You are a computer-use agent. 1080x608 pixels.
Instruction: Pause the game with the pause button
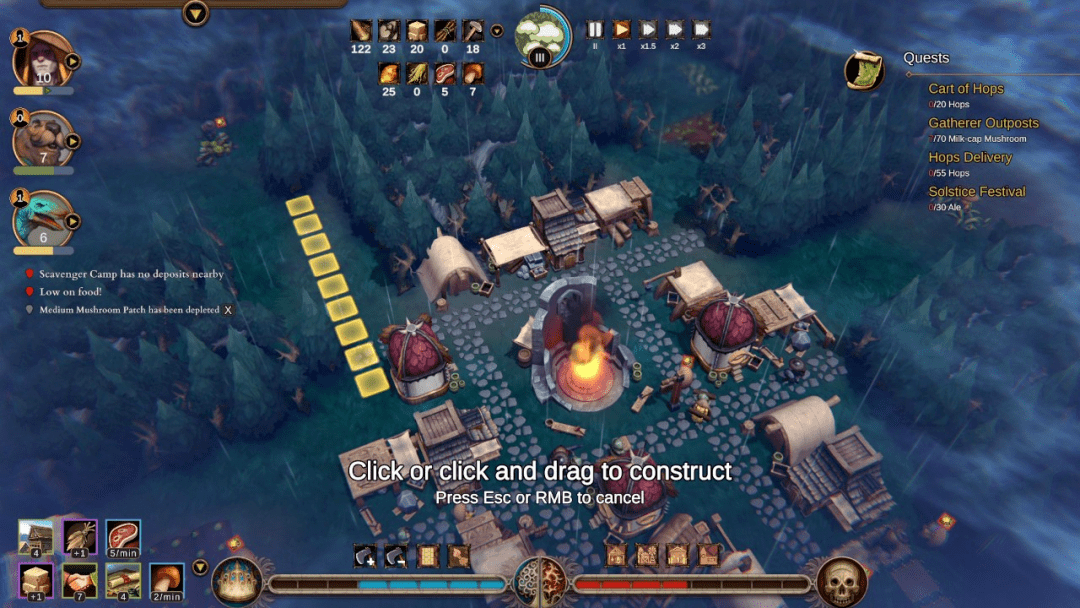tap(595, 30)
